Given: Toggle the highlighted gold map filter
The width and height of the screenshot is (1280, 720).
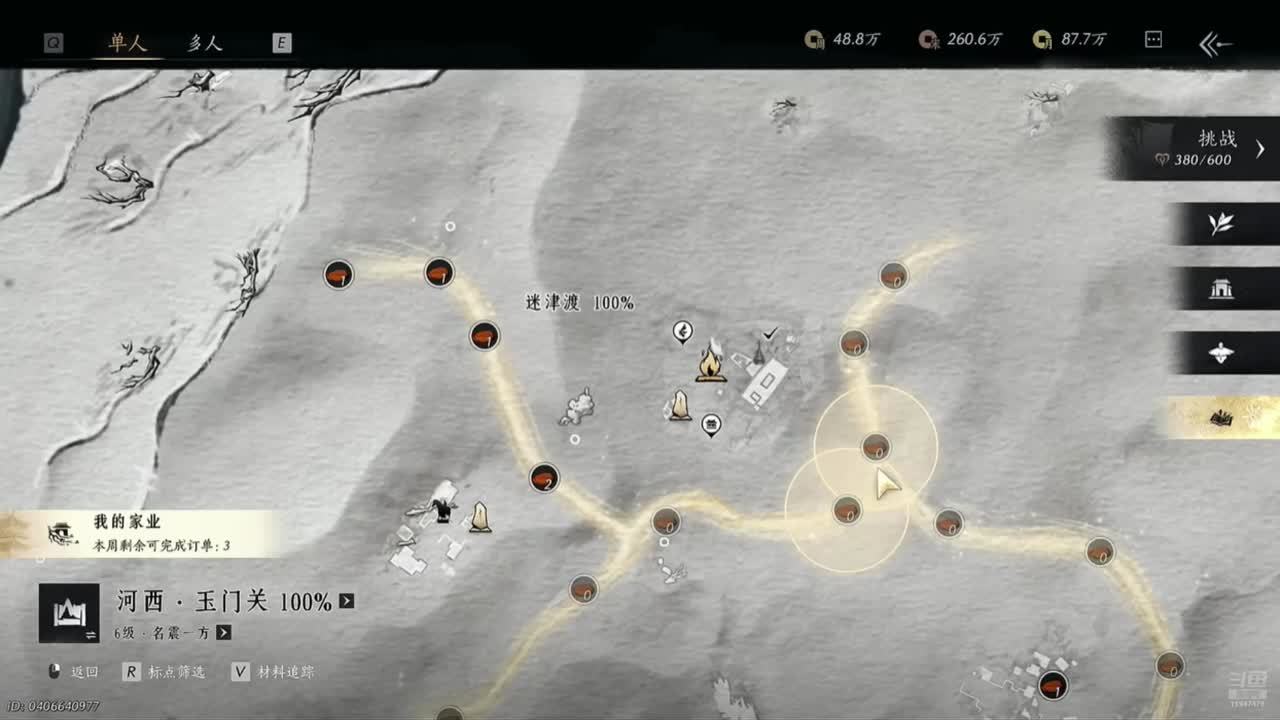Looking at the screenshot, I should [x=1221, y=418].
